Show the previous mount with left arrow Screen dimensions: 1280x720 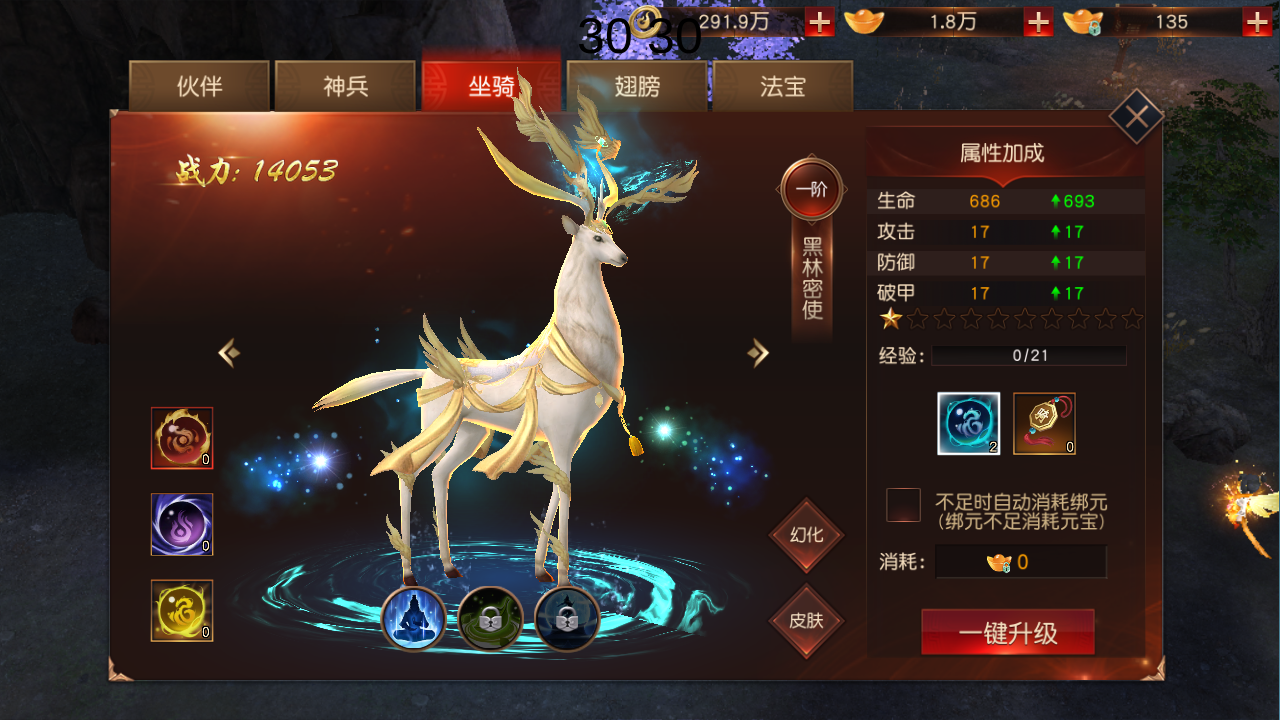229,352
